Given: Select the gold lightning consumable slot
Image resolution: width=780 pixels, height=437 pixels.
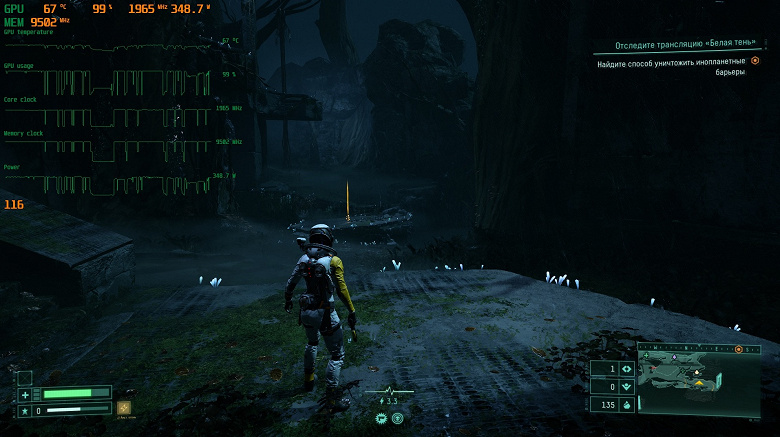Looking at the screenshot, I should click(124, 408).
